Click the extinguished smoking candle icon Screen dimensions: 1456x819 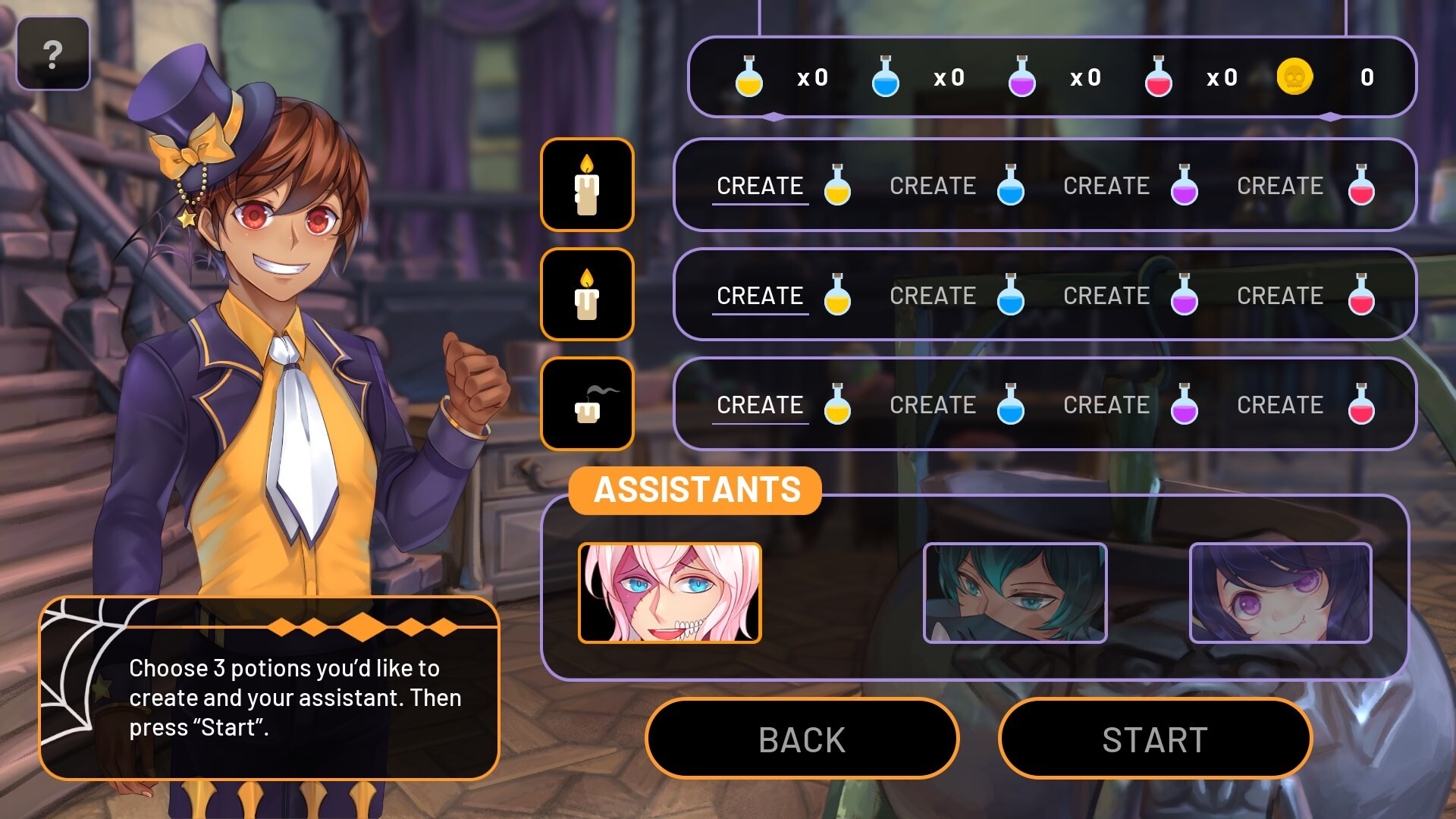[x=587, y=404]
